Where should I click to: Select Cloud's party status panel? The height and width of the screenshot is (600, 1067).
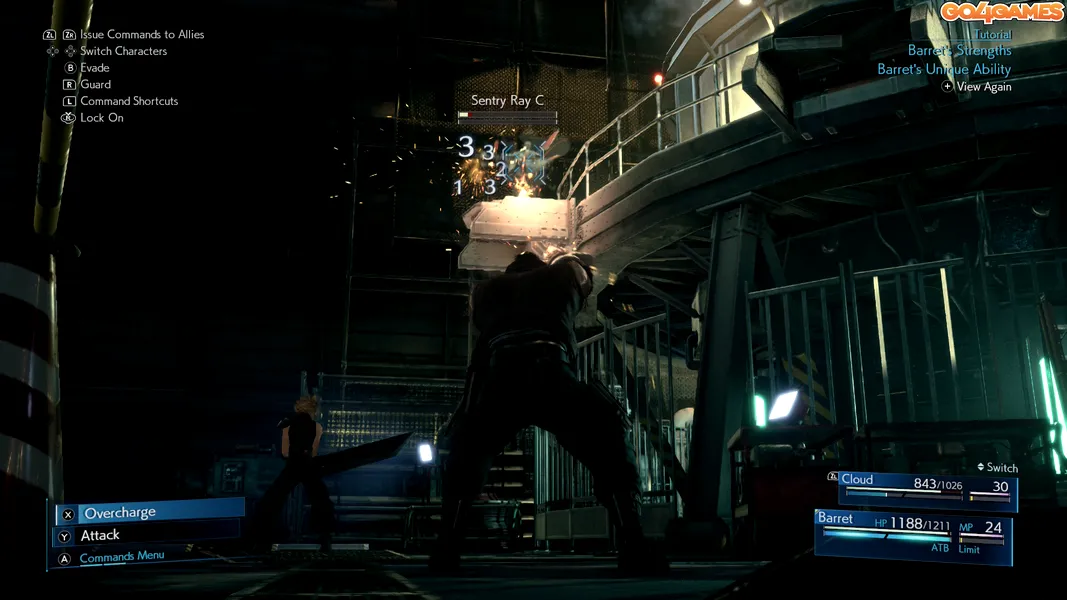pos(925,488)
